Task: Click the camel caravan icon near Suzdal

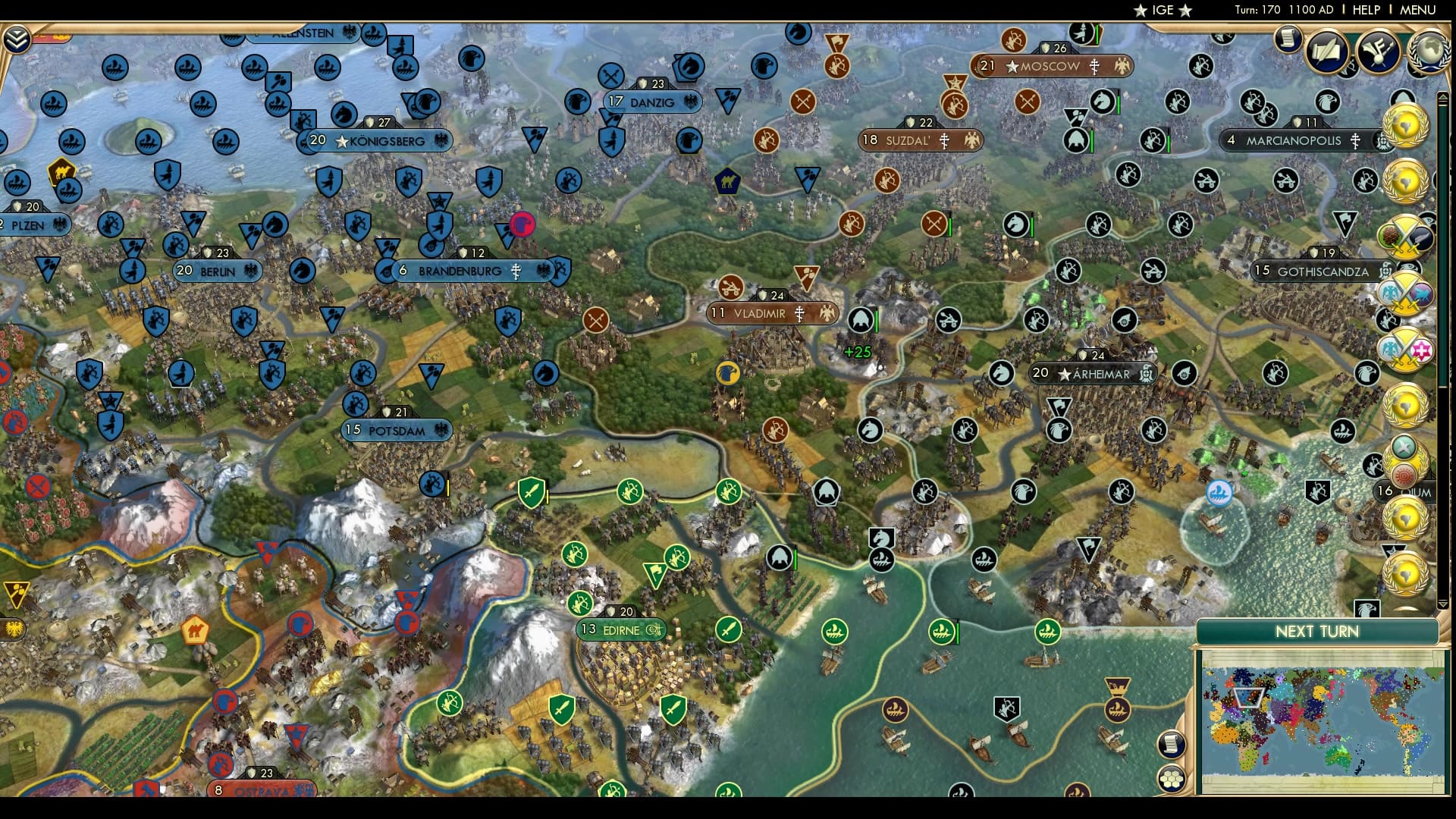Action: point(728,181)
